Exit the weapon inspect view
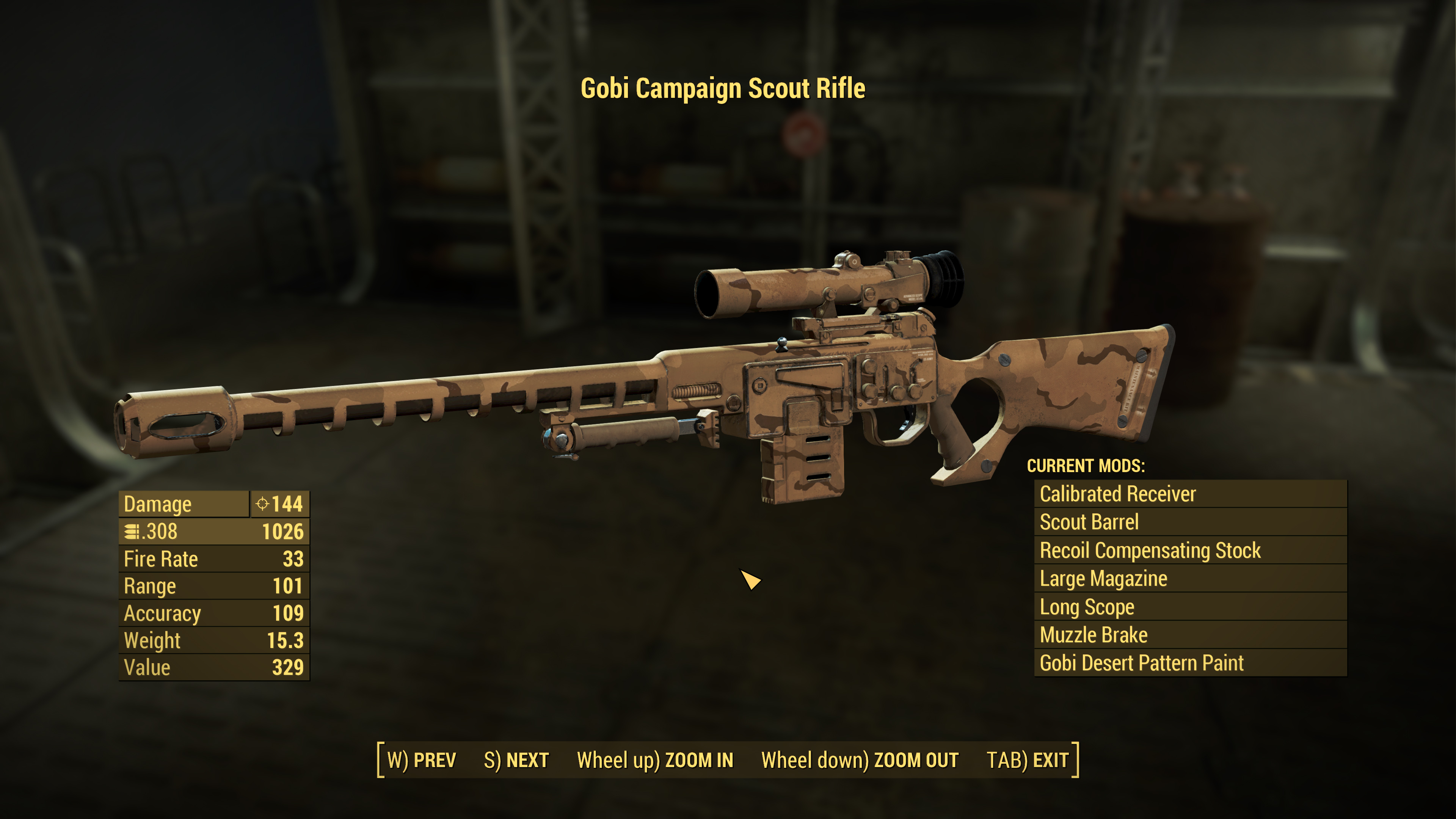The width and height of the screenshot is (1456, 819). [x=1028, y=760]
